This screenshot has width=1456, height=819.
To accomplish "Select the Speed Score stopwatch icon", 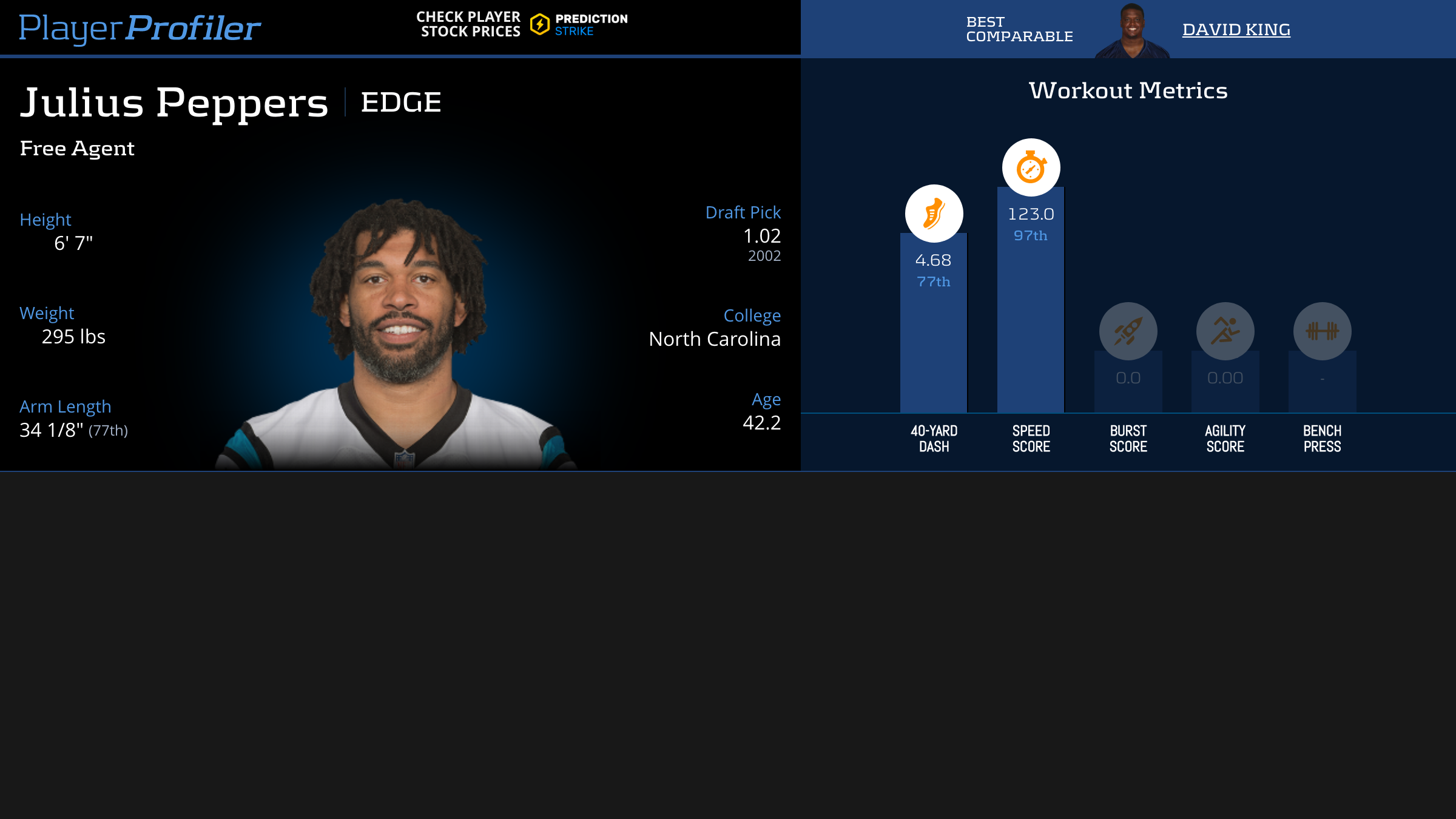I will tap(1031, 168).
